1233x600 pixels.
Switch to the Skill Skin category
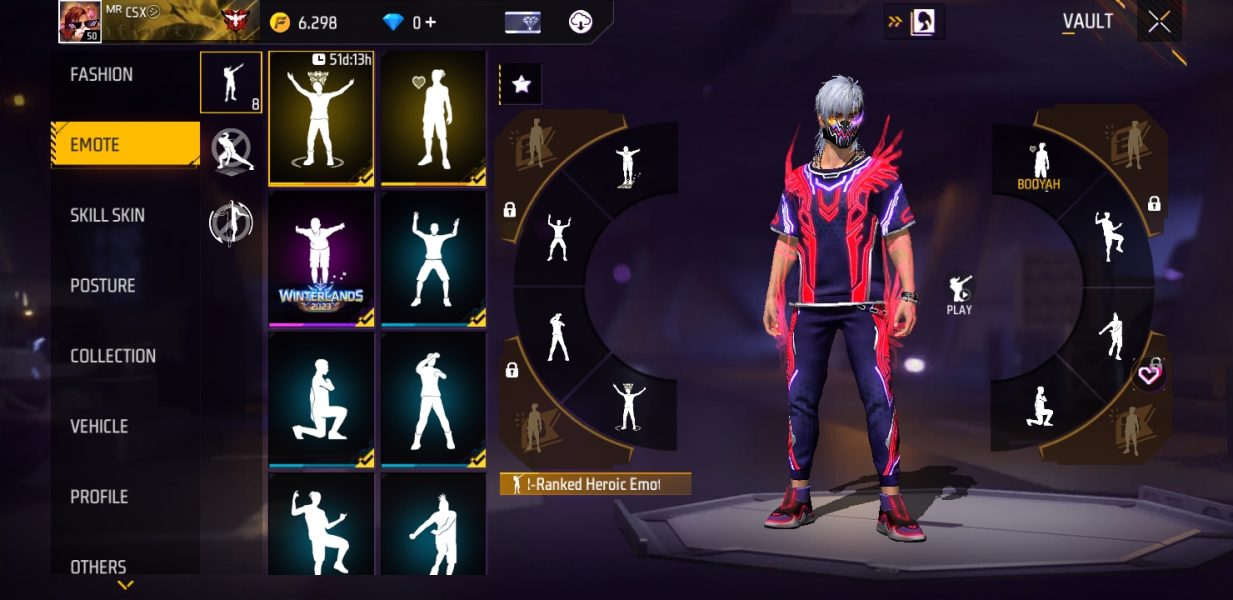pos(107,215)
